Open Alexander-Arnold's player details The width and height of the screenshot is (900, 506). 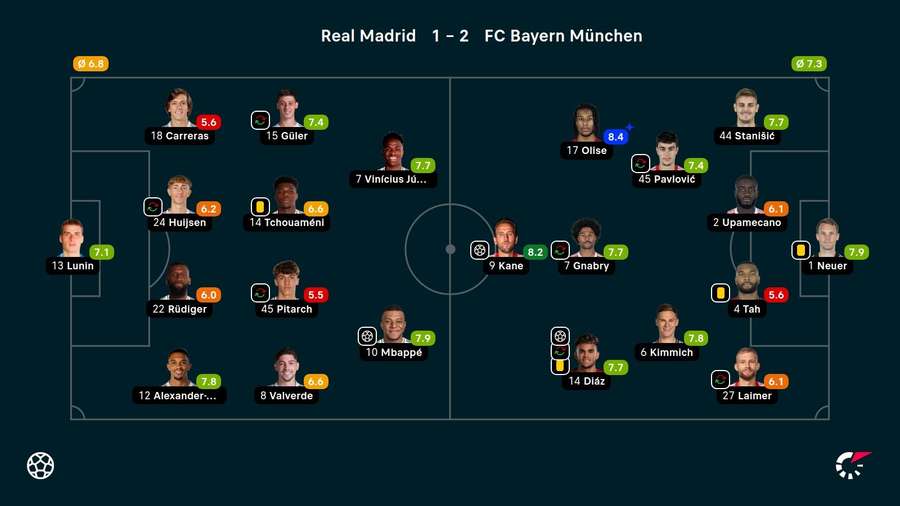coord(179,369)
